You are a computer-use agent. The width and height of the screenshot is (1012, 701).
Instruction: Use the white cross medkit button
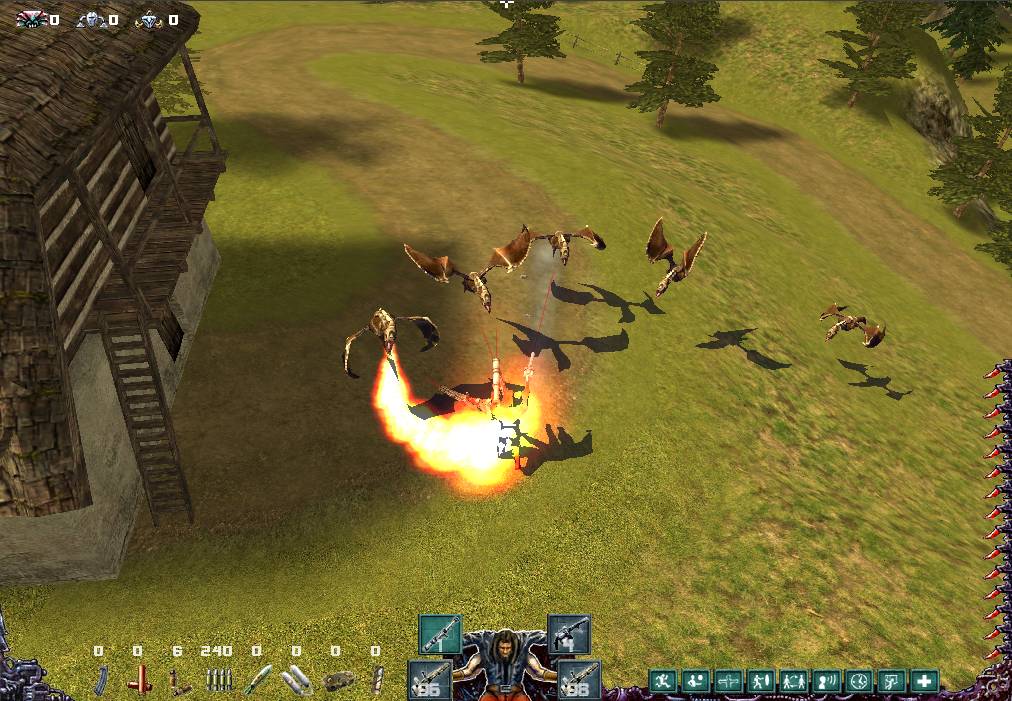(x=924, y=682)
